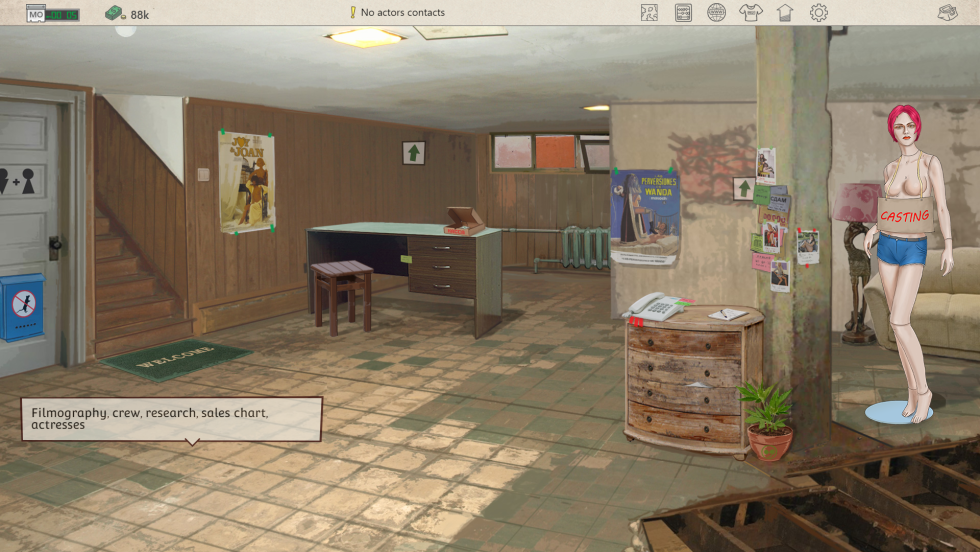Open the abacus finances icon
This screenshot has height=552, width=980.
684,13
